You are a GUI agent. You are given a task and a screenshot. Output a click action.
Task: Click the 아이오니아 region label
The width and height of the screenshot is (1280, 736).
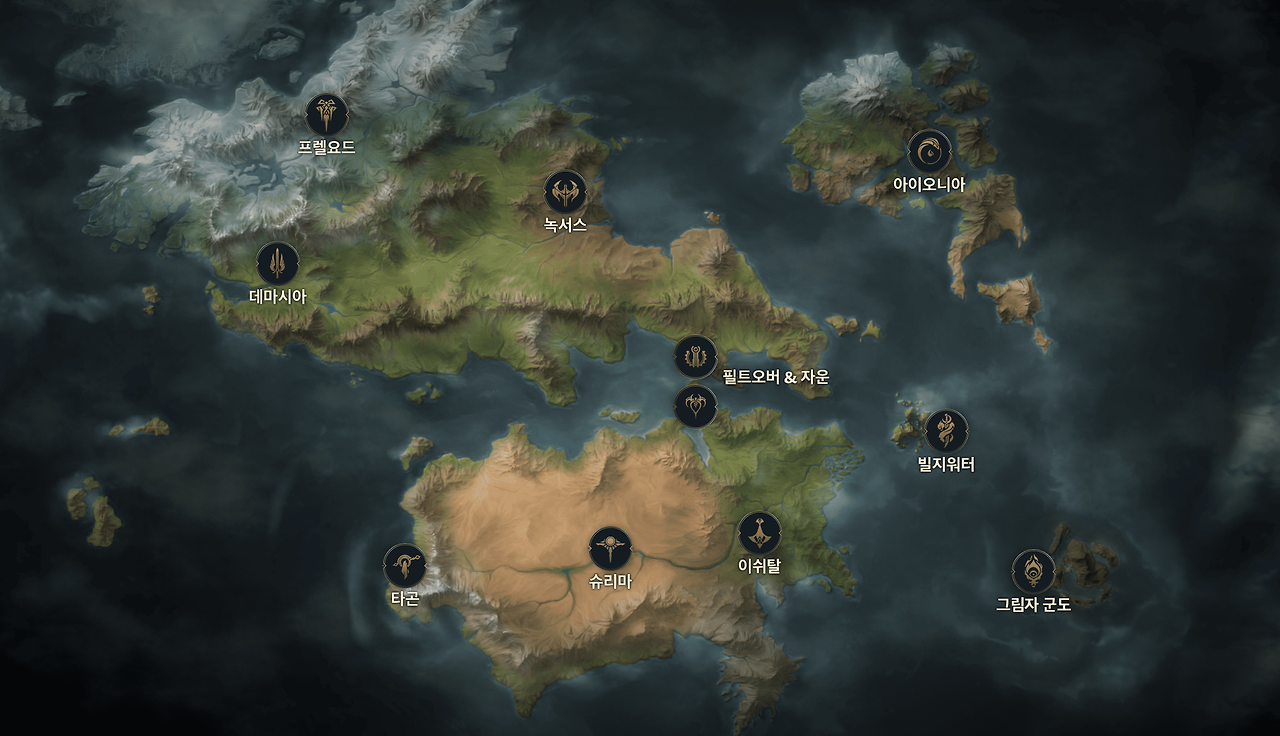click(x=930, y=183)
